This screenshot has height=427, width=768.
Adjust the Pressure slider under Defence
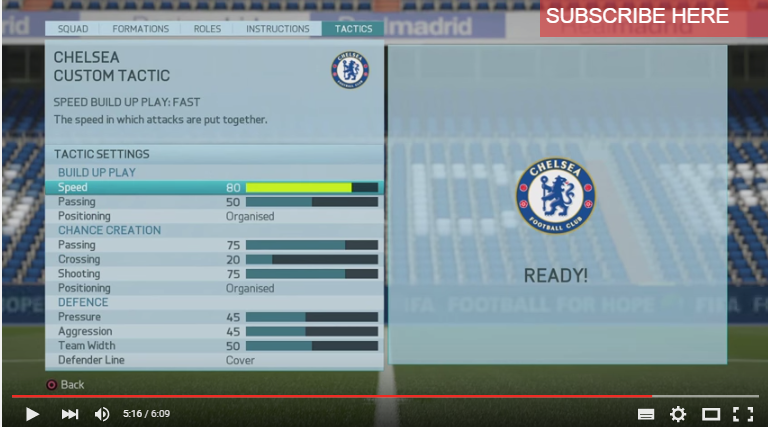click(x=311, y=317)
